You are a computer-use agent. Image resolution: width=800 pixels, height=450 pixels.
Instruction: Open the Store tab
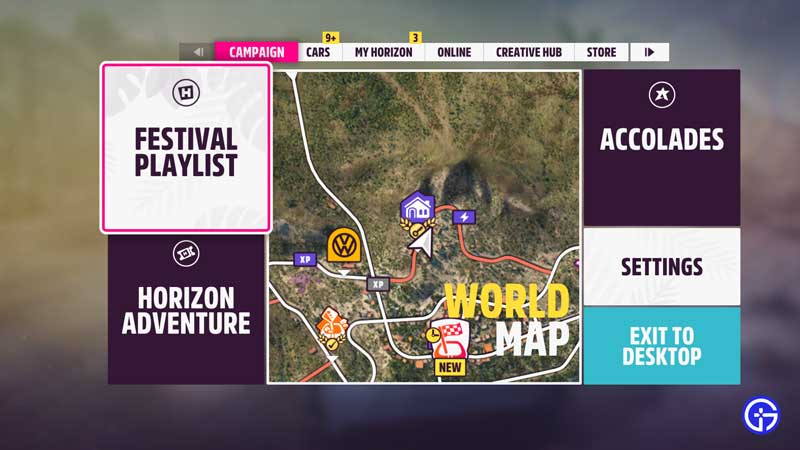pyautogui.click(x=601, y=52)
